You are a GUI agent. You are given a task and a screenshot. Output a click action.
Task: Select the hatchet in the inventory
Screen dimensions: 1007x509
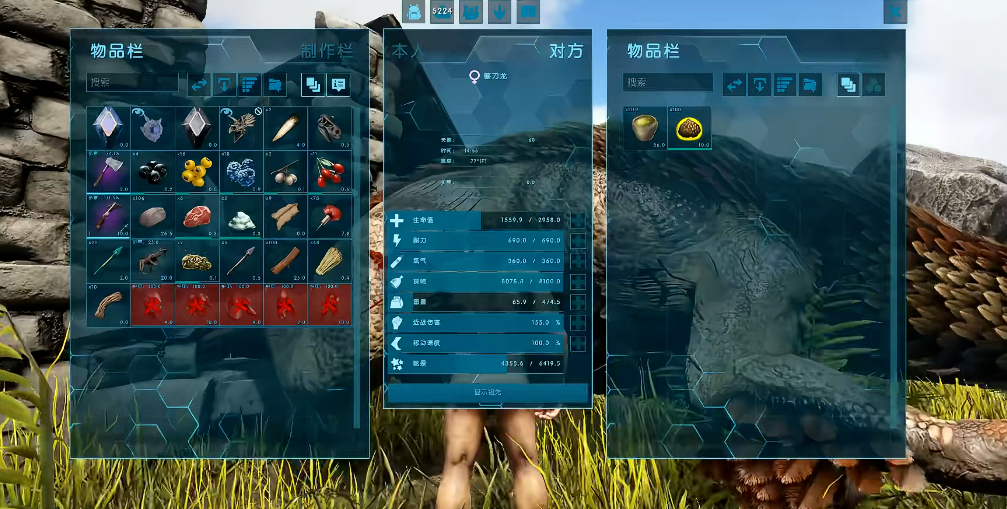(x=107, y=171)
